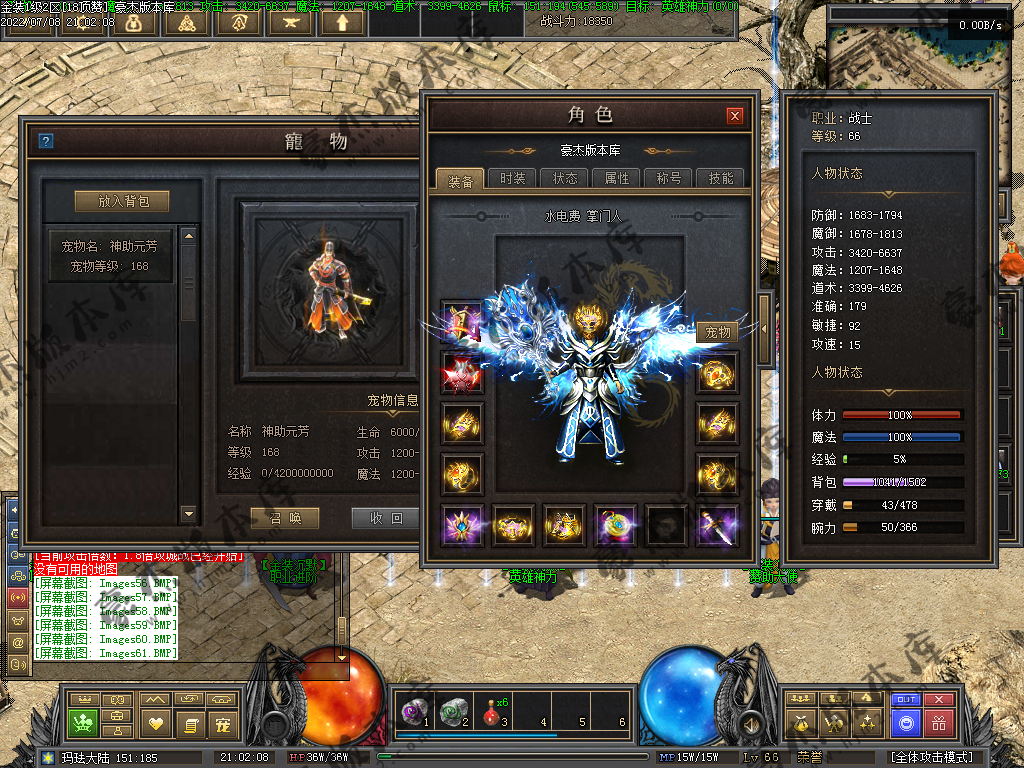The image size is (1024, 768).
Task: Select the dagger equipment slot
Action: [x=717, y=525]
